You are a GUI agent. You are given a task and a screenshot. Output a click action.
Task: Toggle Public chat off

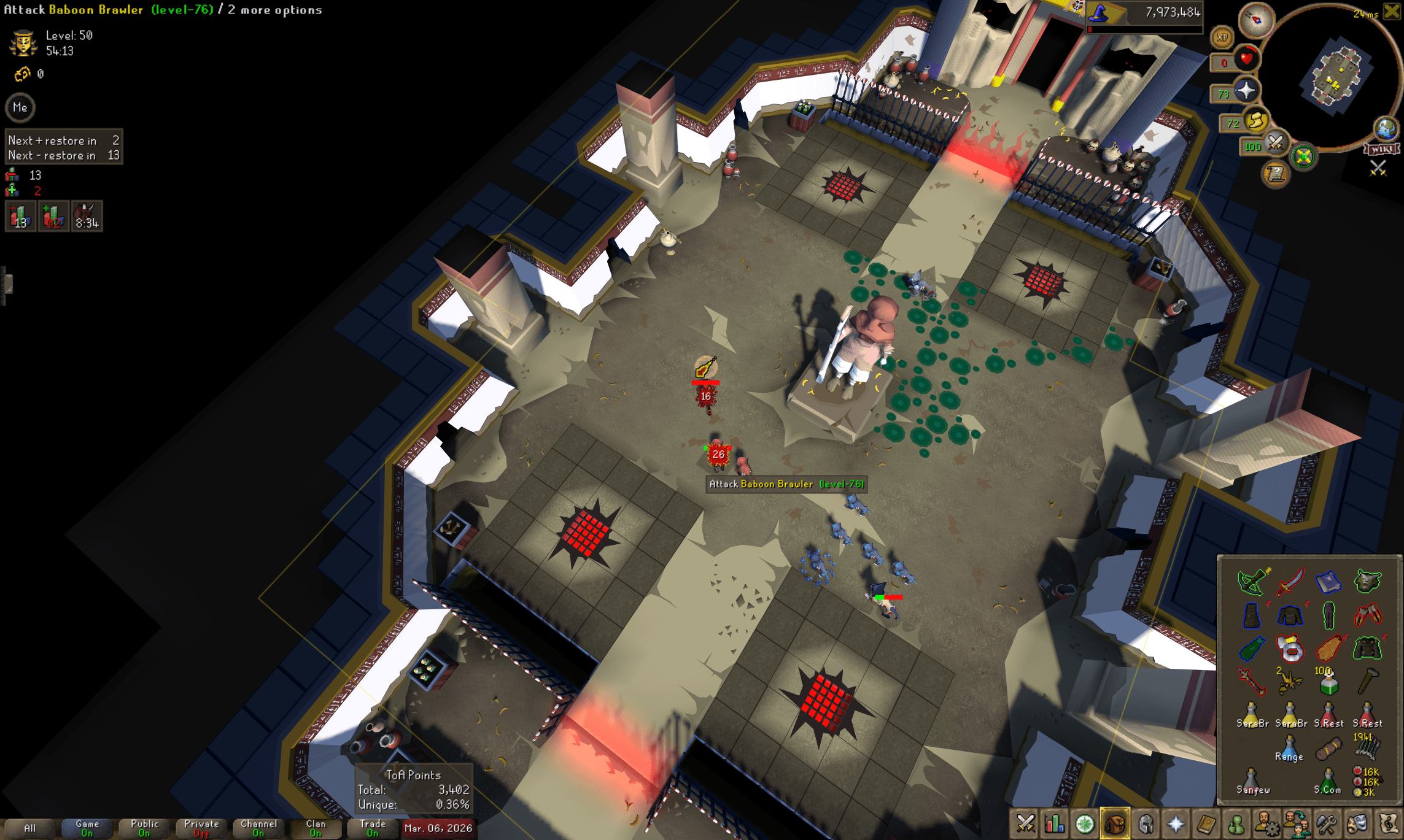tap(143, 827)
